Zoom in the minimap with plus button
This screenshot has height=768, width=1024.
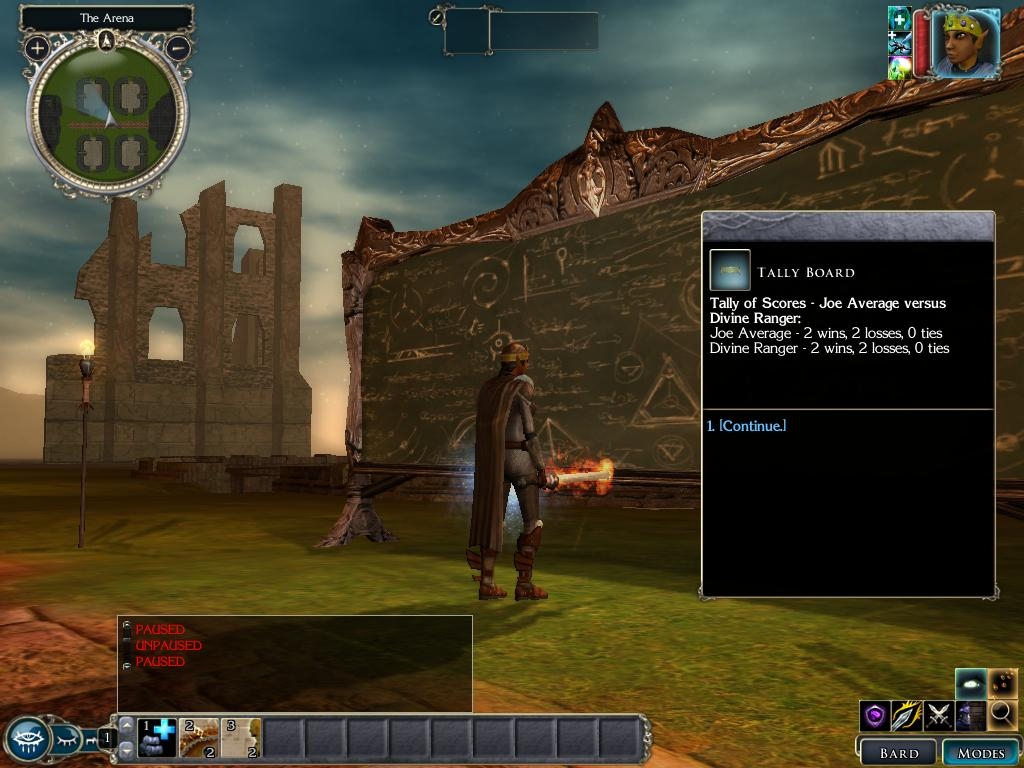click(x=37, y=47)
